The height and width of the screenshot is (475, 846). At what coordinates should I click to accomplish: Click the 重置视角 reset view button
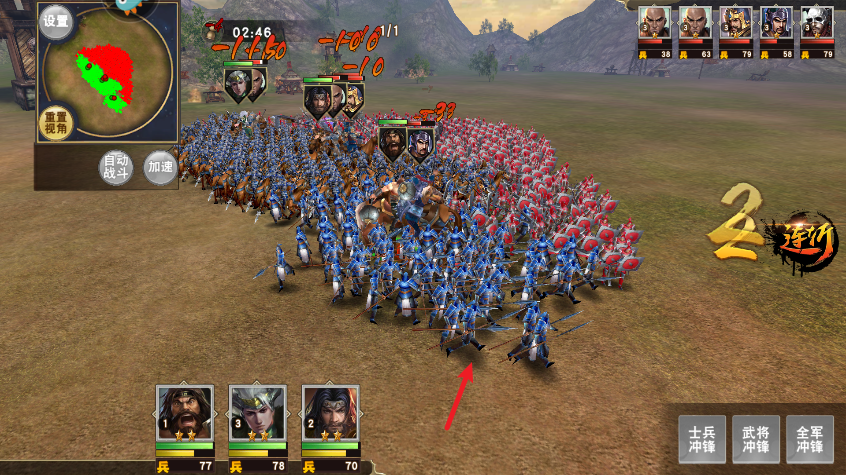click(x=56, y=123)
